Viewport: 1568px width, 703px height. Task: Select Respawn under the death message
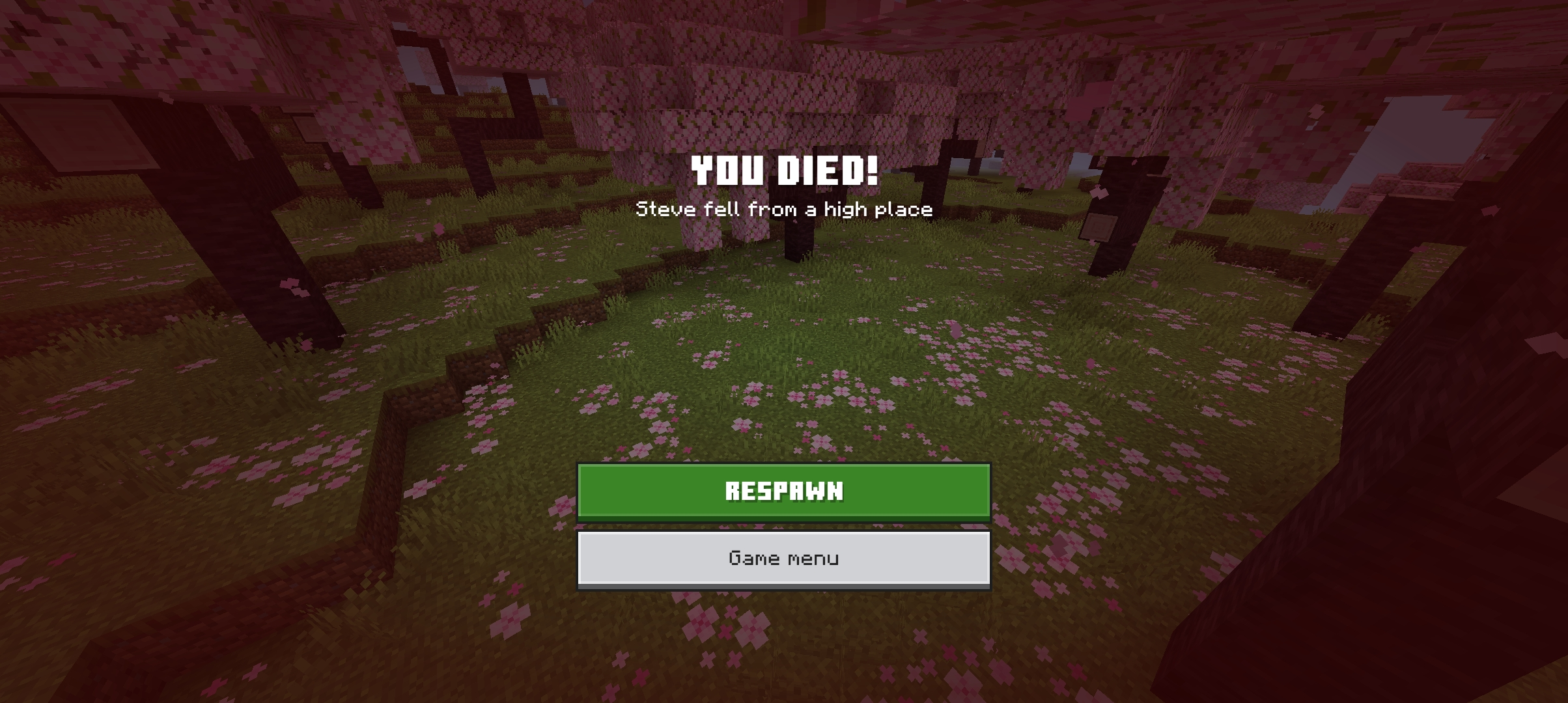click(784, 493)
